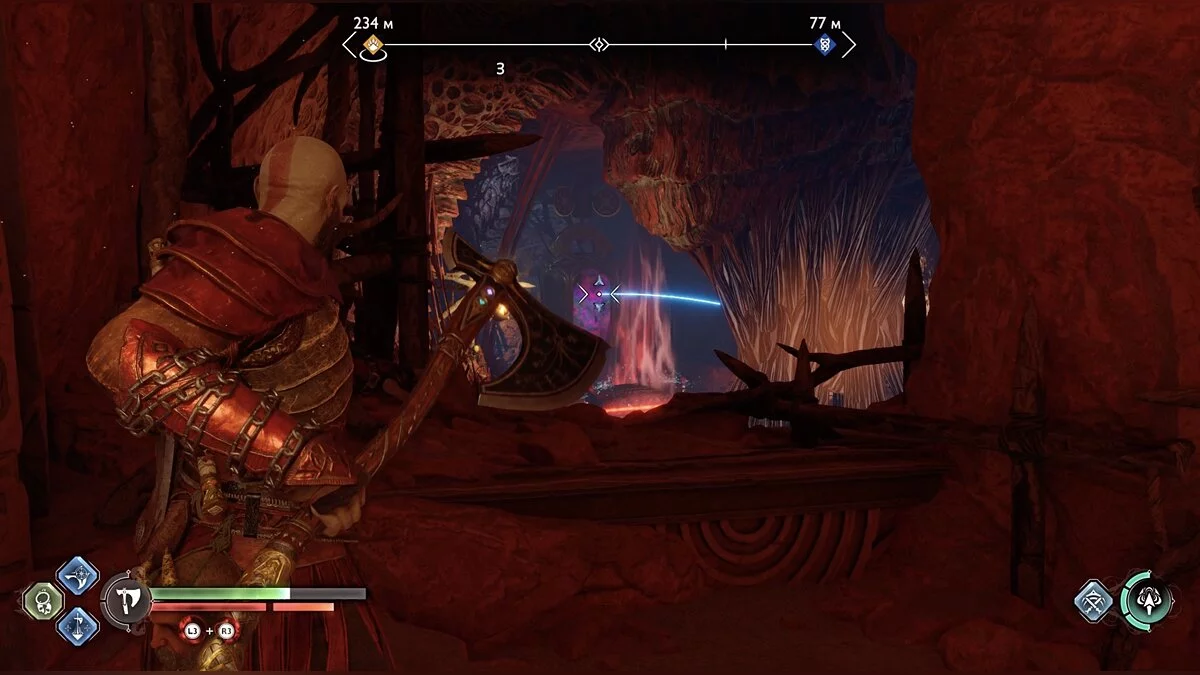Select the gold paw quest marker on compass
This screenshot has height=675, width=1200.
[374, 45]
